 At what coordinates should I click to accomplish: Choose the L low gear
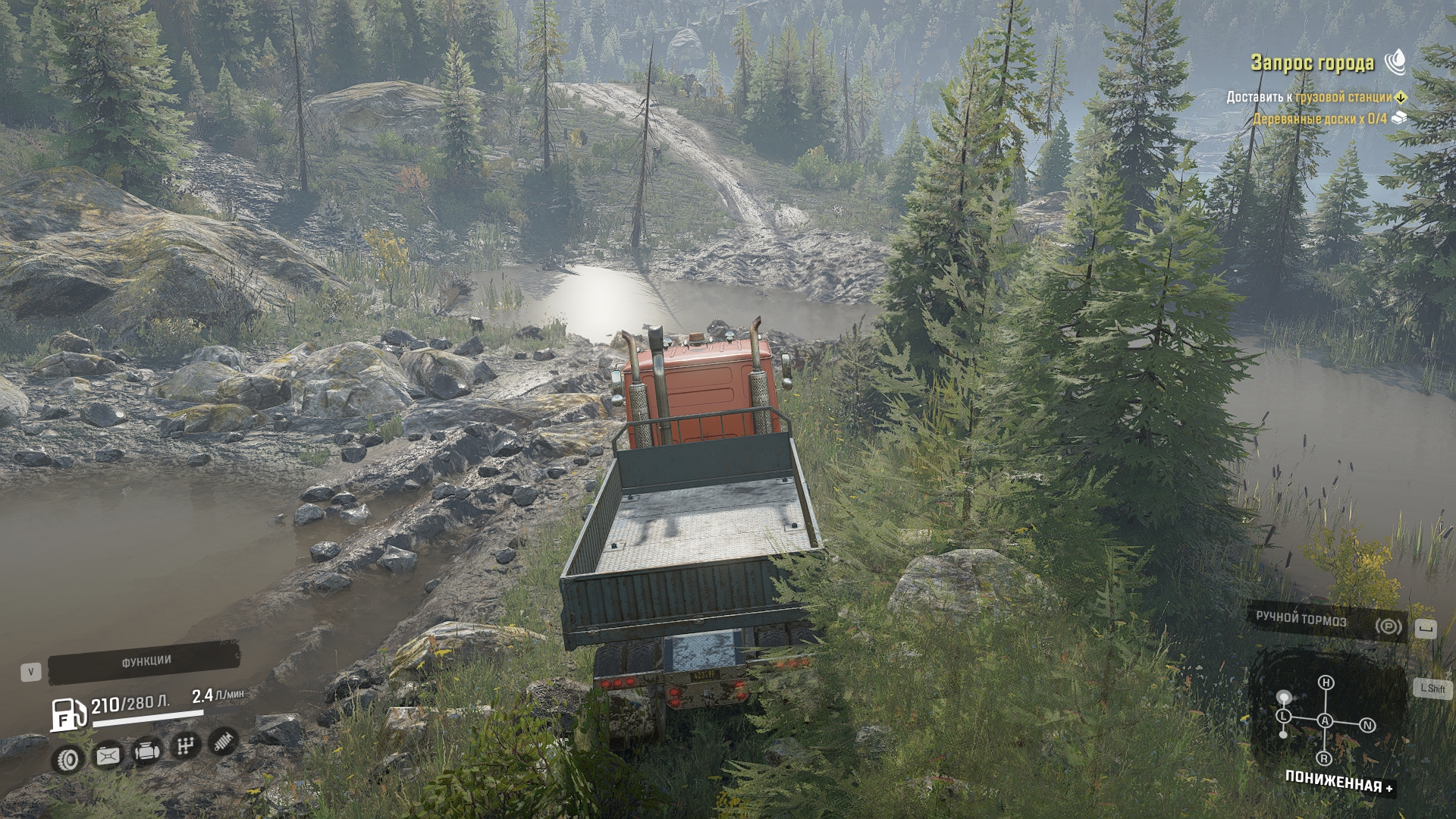tap(1283, 716)
